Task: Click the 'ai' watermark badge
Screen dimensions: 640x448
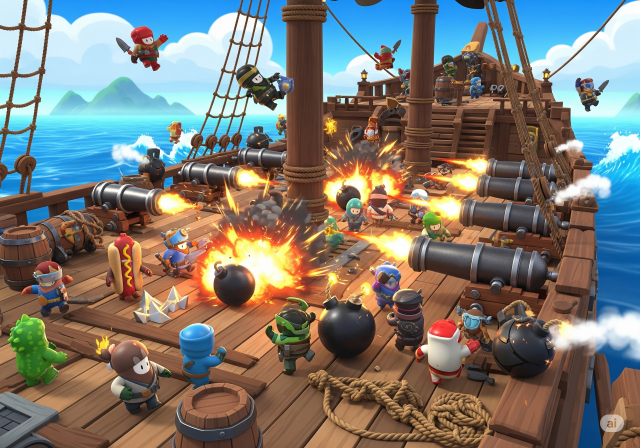Action: pos(621,430)
